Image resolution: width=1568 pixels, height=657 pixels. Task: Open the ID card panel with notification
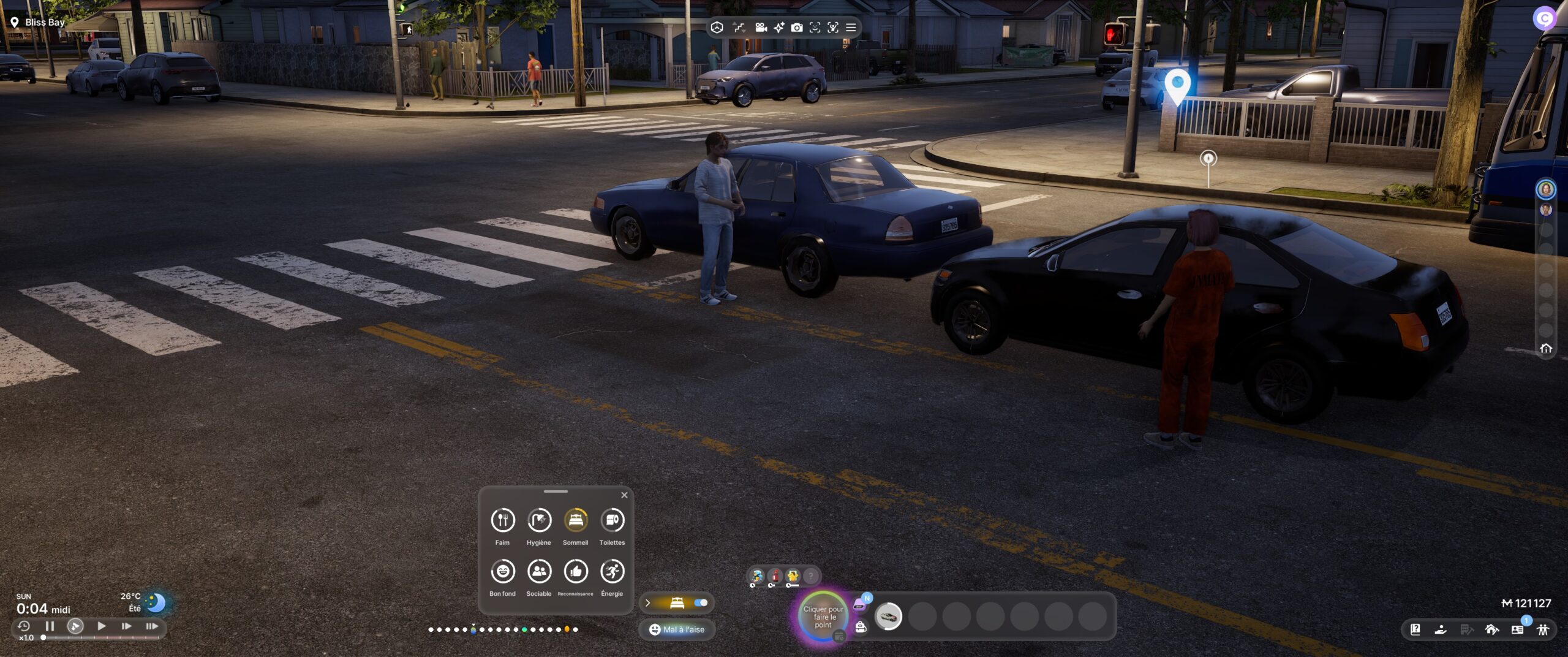pyautogui.click(x=1517, y=629)
